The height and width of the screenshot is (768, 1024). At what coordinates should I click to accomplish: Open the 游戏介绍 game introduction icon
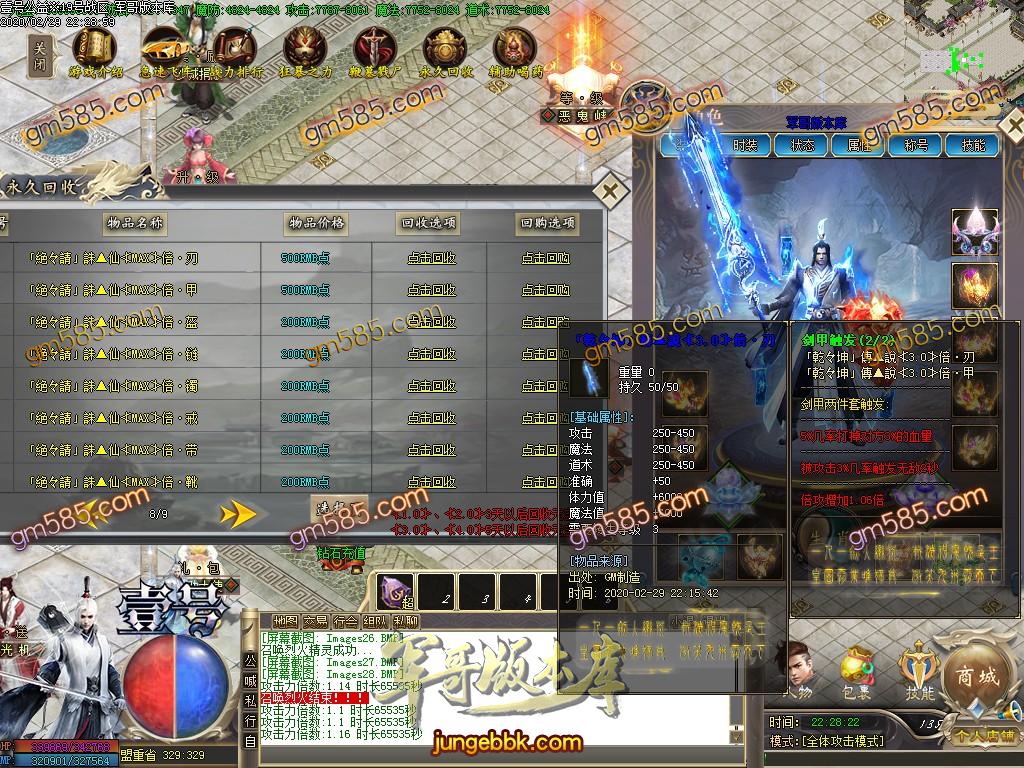95,52
